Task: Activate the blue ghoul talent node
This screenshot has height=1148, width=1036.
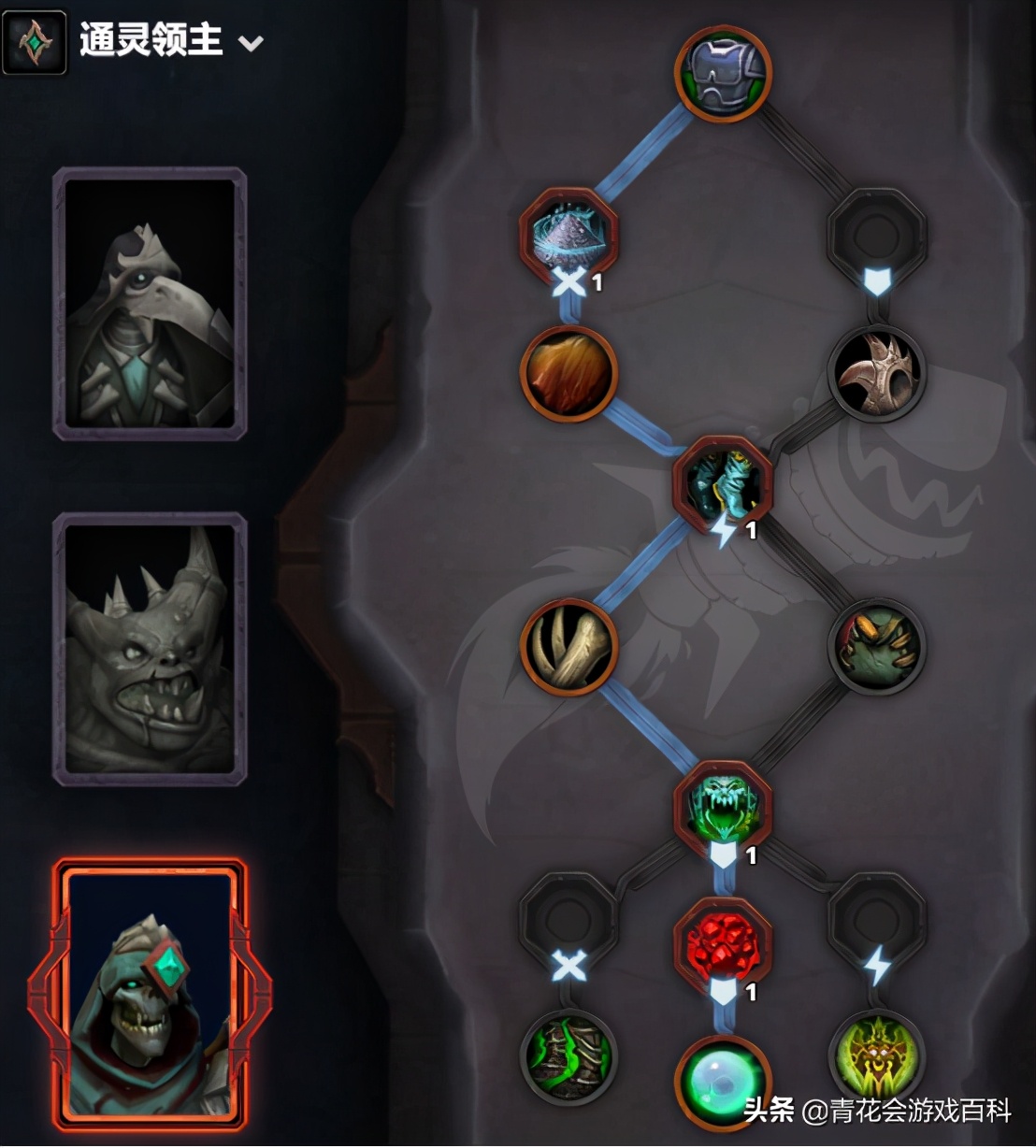Action: click(x=723, y=483)
